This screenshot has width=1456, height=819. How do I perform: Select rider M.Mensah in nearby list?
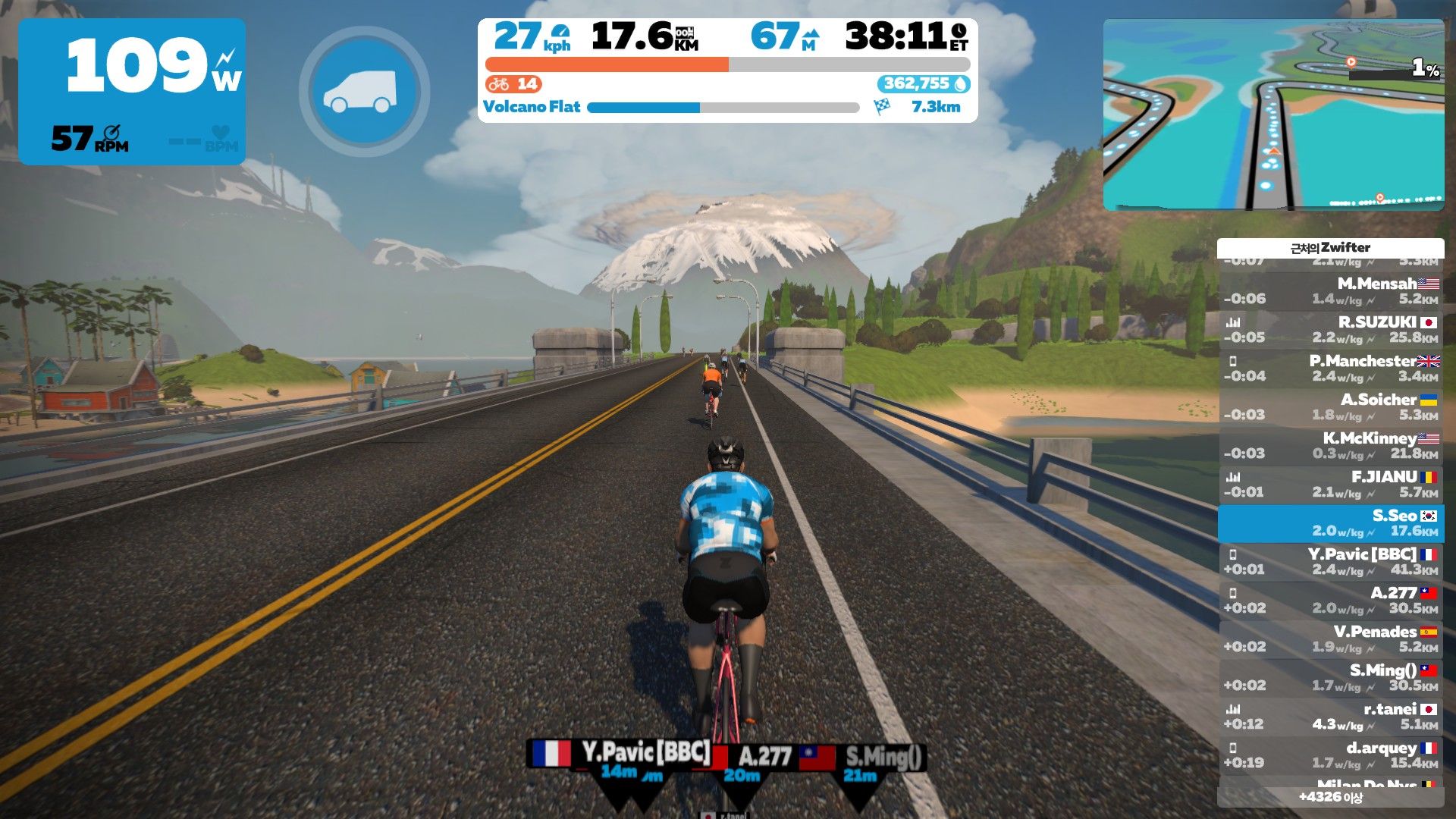click(x=1331, y=291)
